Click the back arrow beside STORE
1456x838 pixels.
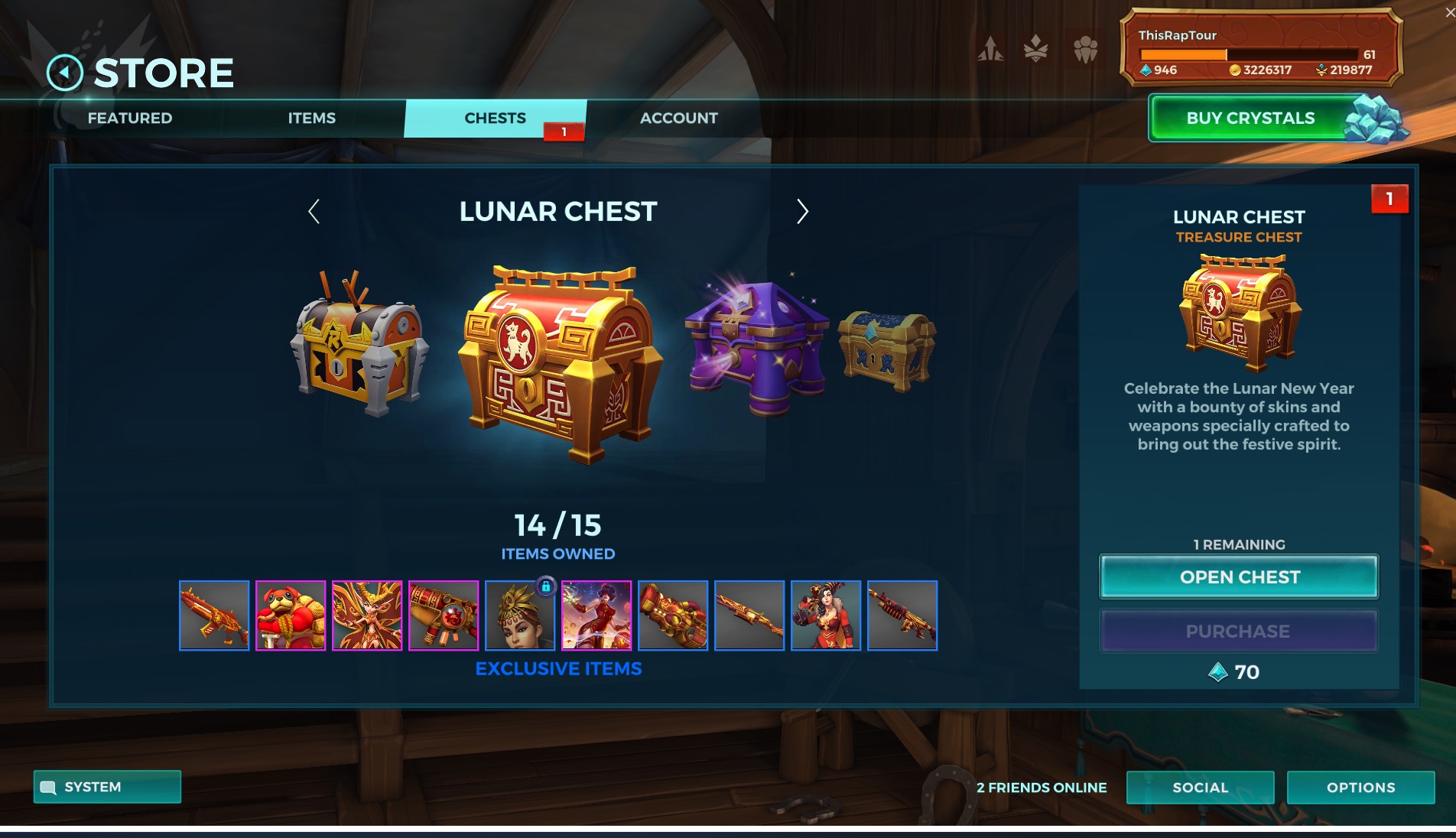click(67, 72)
